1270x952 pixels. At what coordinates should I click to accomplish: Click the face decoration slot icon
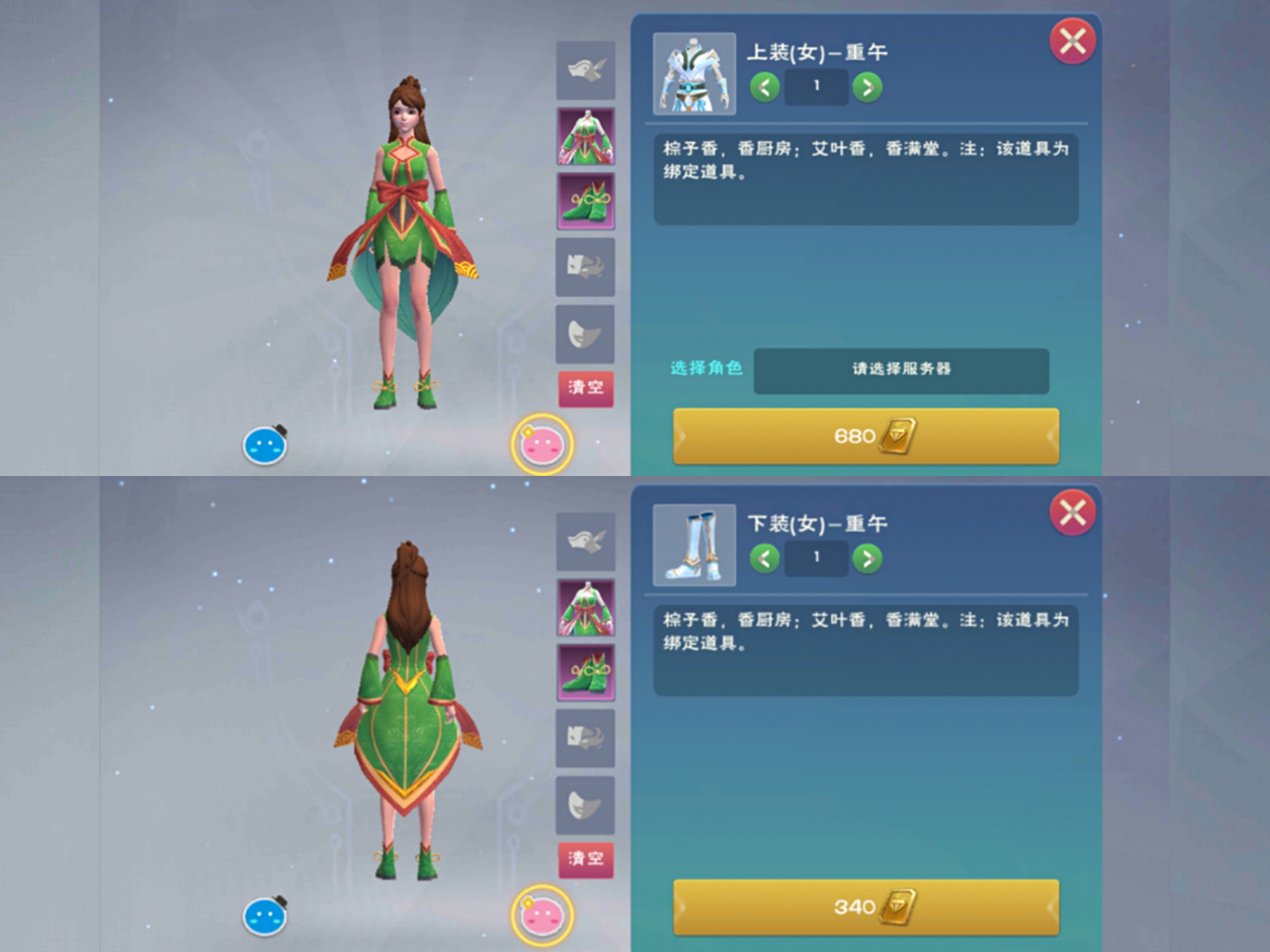tap(585, 269)
